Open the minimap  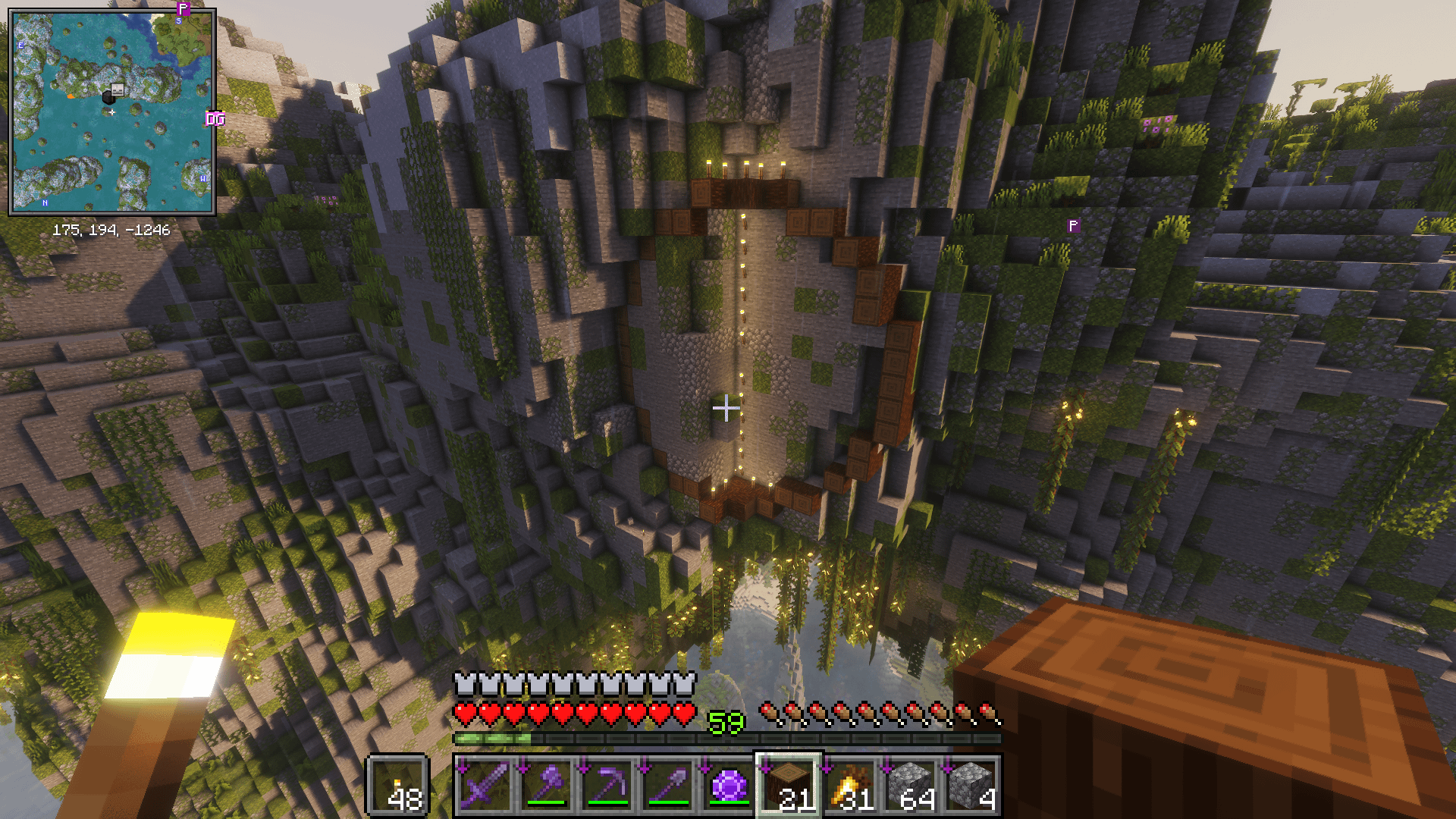pyautogui.click(x=112, y=112)
